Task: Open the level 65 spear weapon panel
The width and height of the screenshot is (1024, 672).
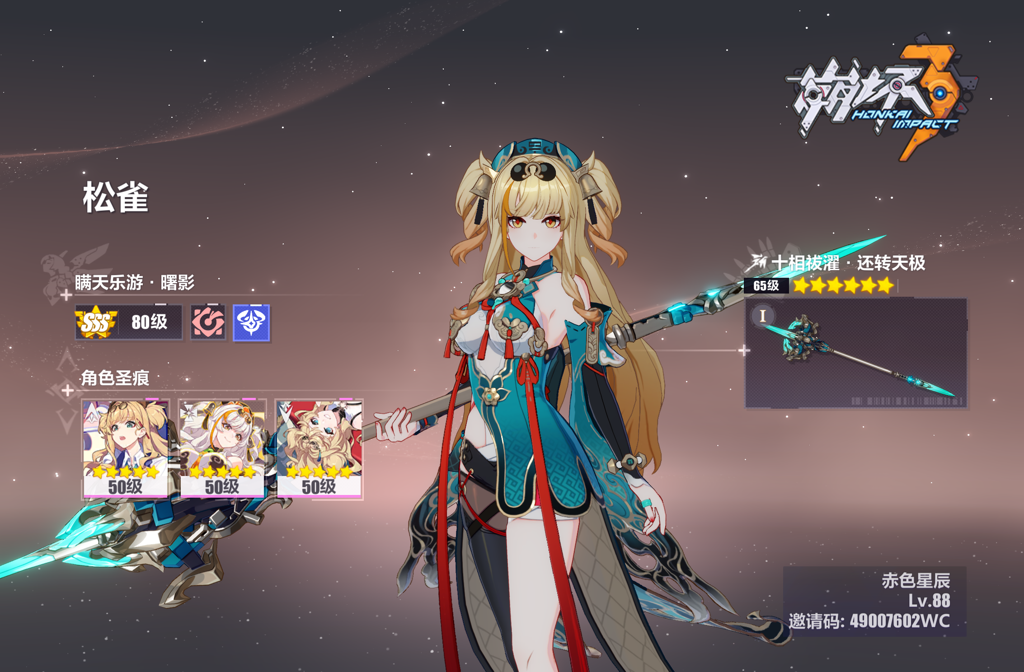Action: coord(855,353)
